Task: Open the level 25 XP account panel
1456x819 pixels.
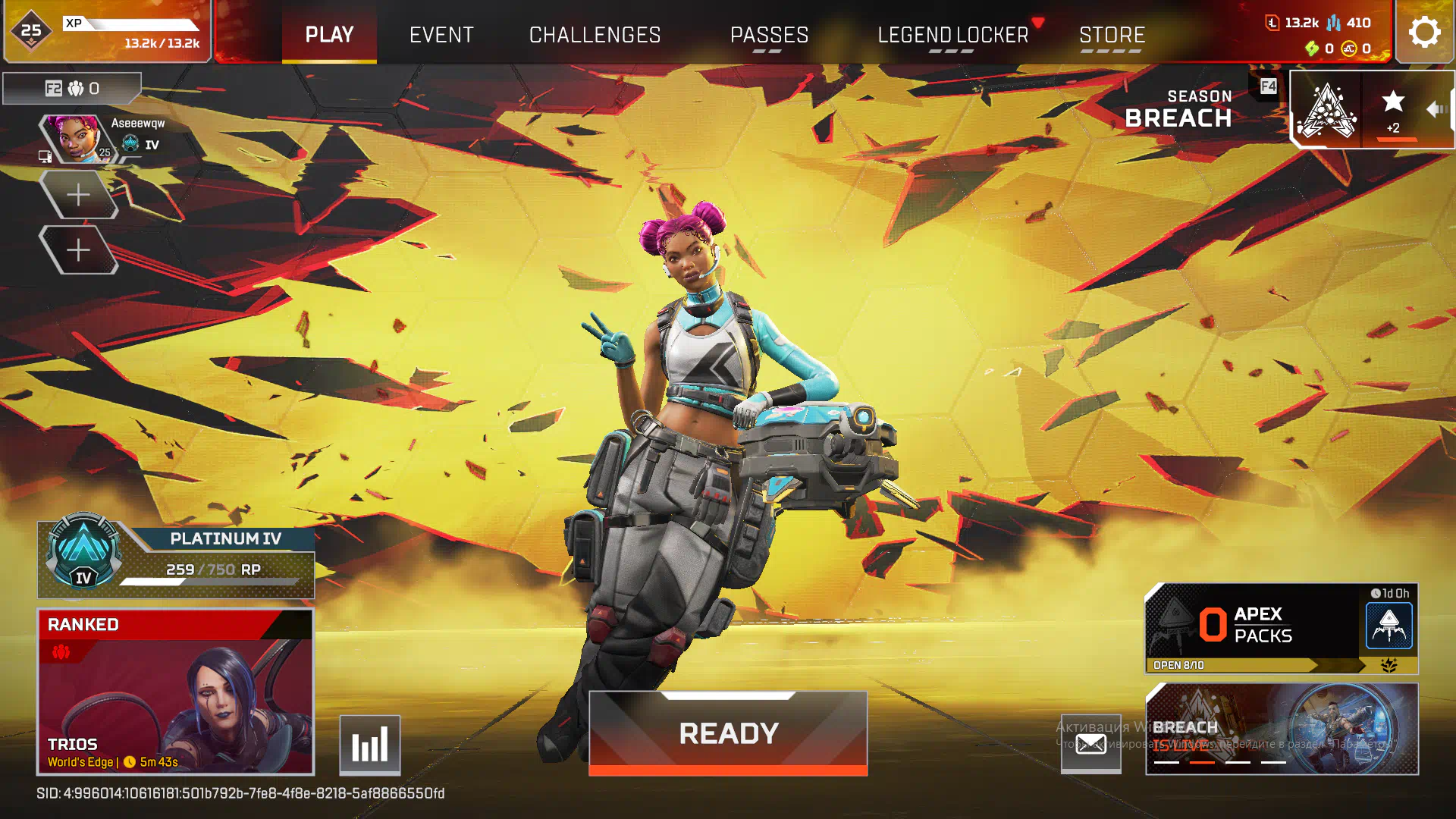Action: click(107, 32)
